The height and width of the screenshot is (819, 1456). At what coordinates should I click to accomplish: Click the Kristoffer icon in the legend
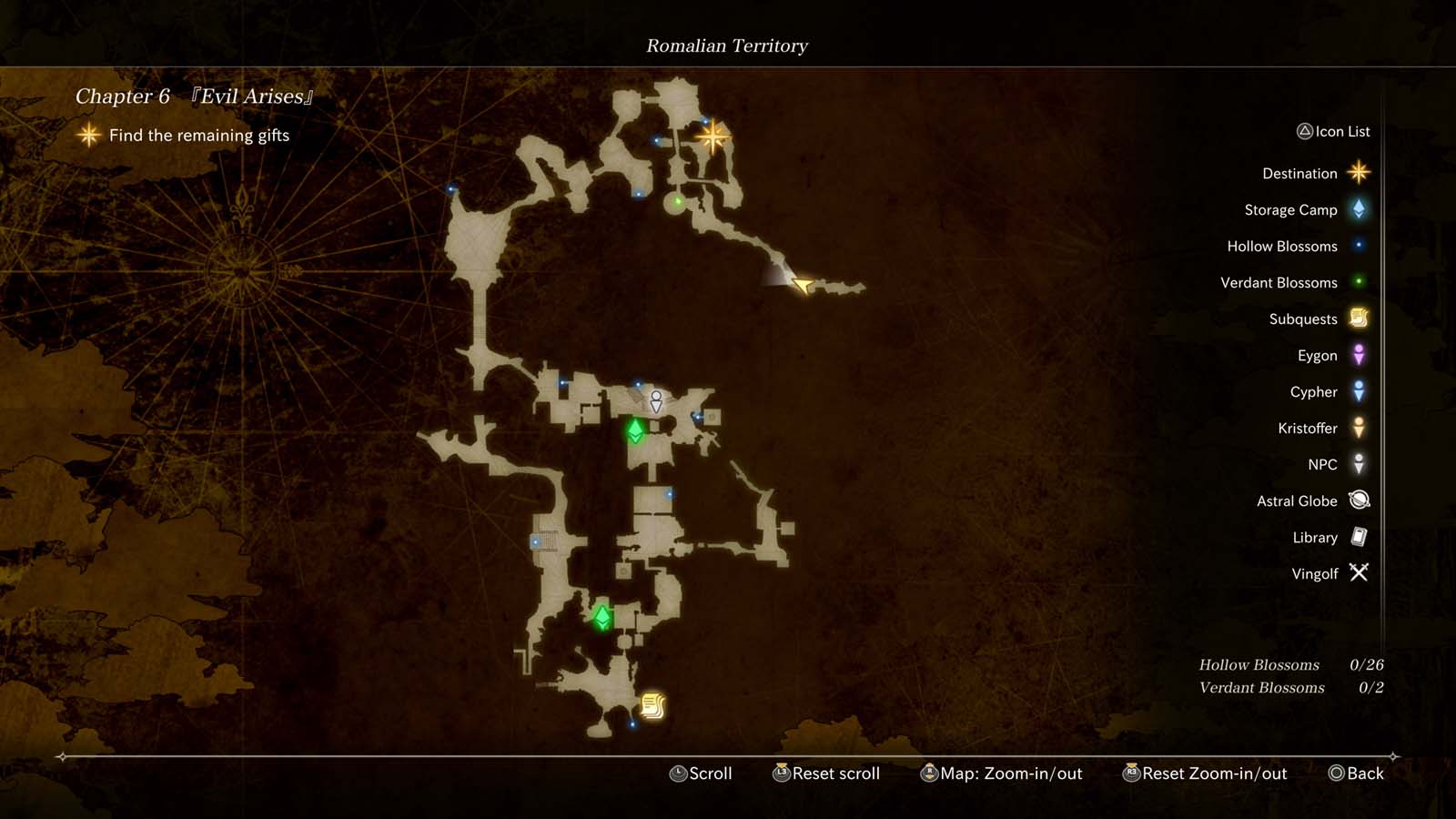coord(1357,428)
